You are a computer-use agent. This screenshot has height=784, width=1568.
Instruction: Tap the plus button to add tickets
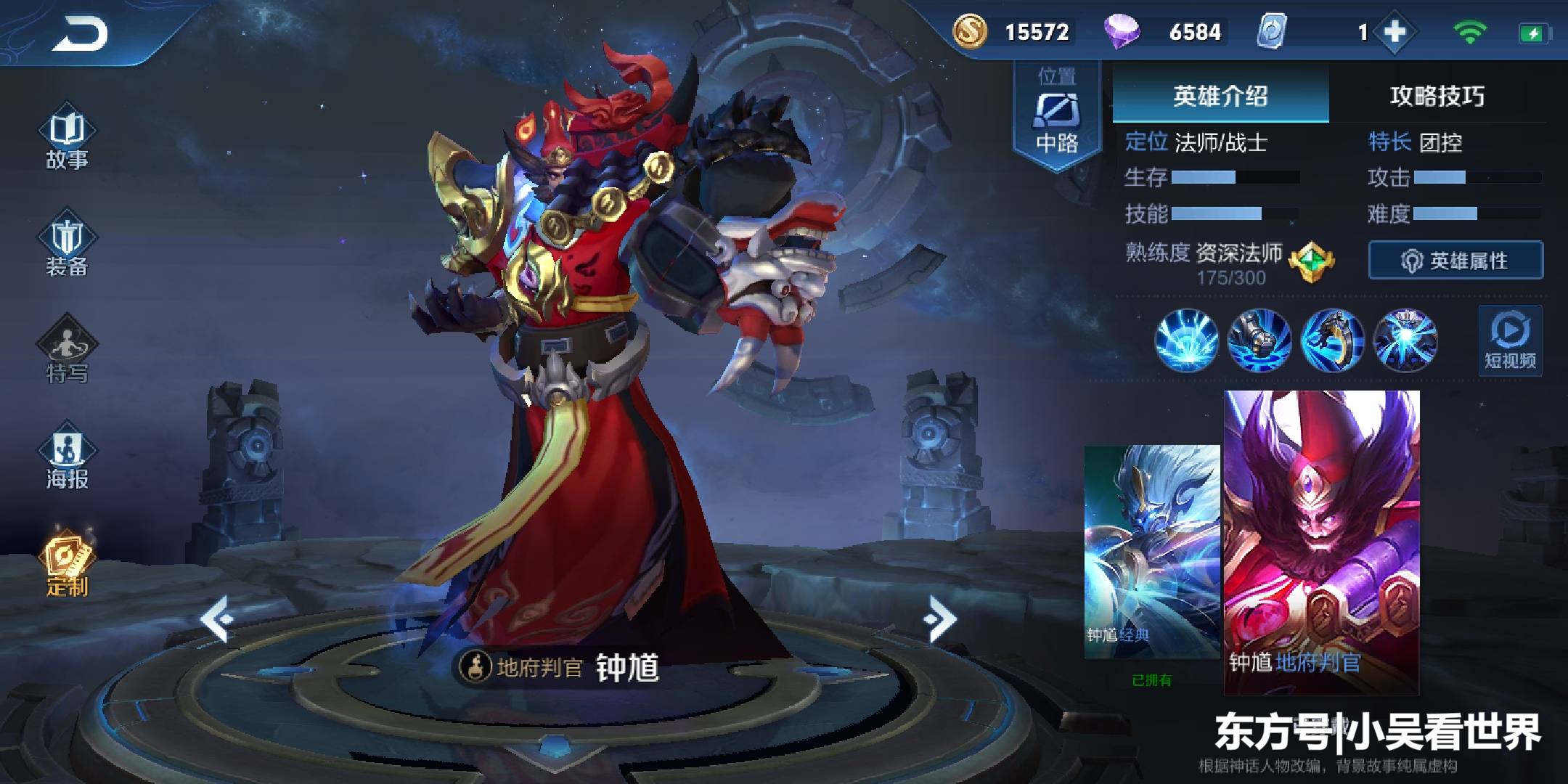[x=1395, y=32]
